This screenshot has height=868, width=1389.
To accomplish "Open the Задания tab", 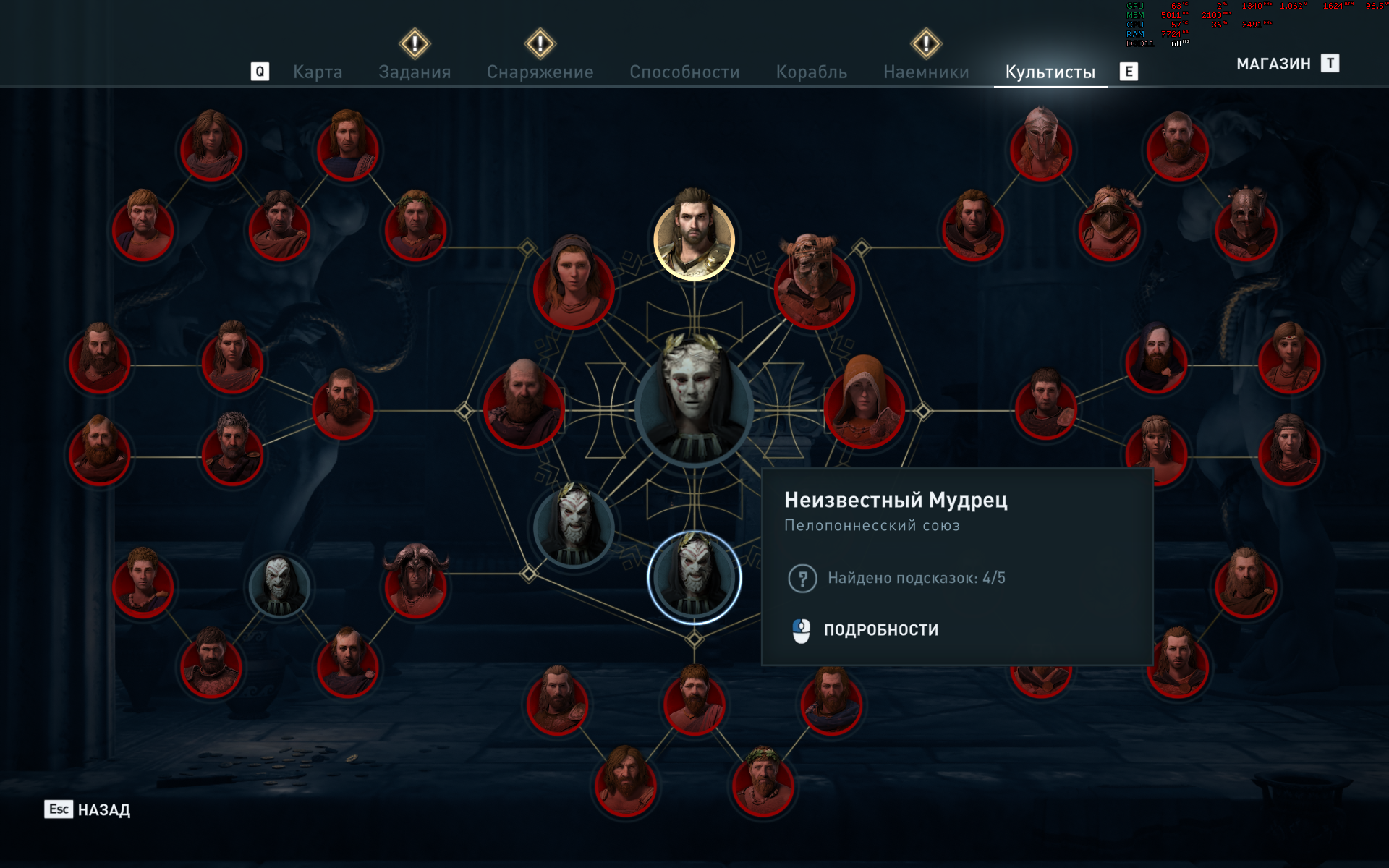I will pyautogui.click(x=415, y=72).
